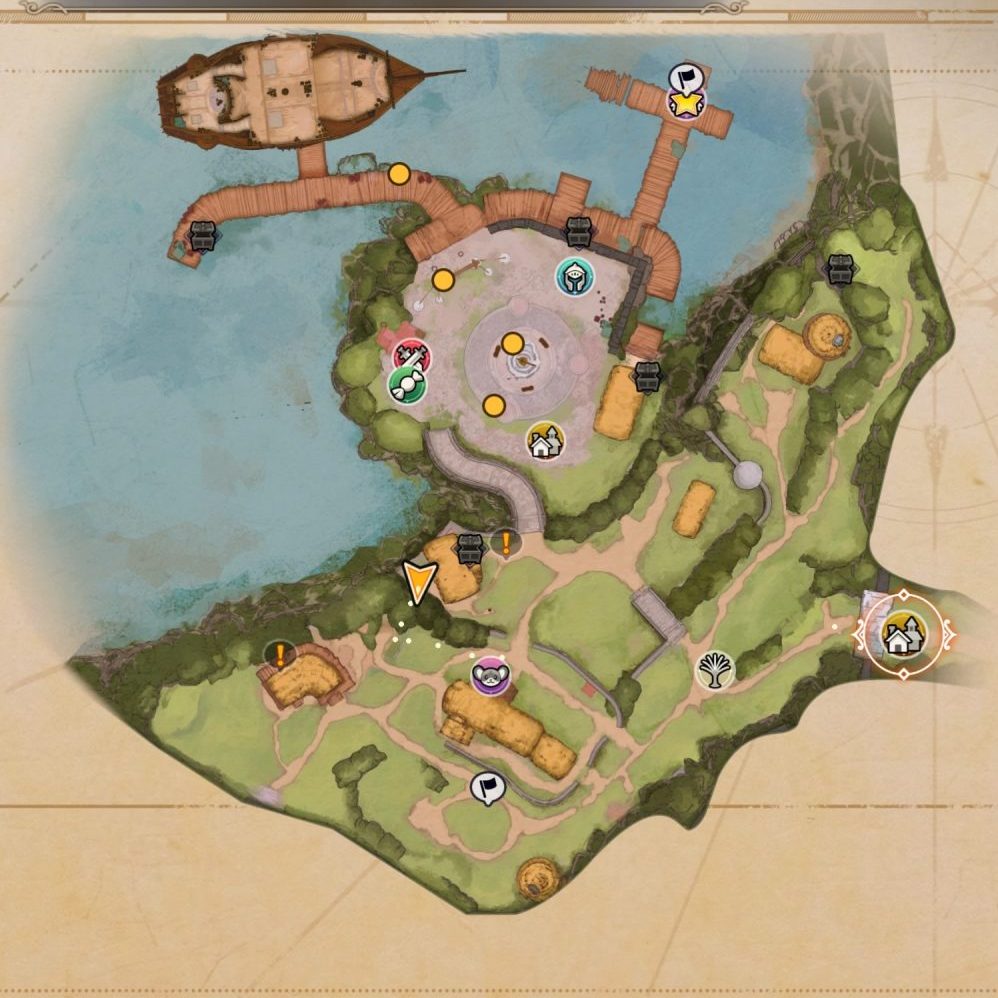Select the white tree map marker
This screenshot has width=998, height=998.
point(715,669)
